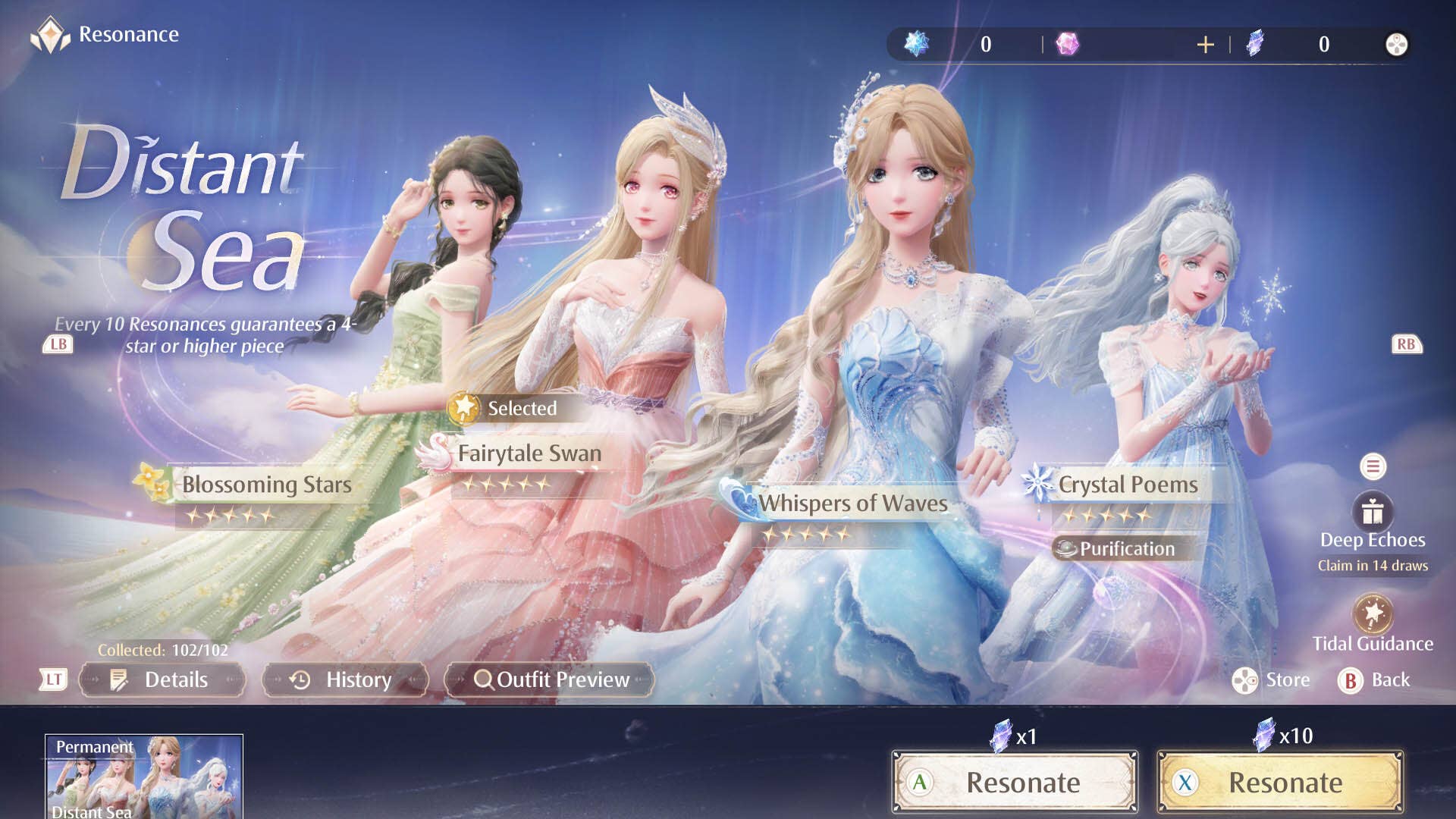
Task: Open the round list menu icon
Action: tap(1373, 466)
